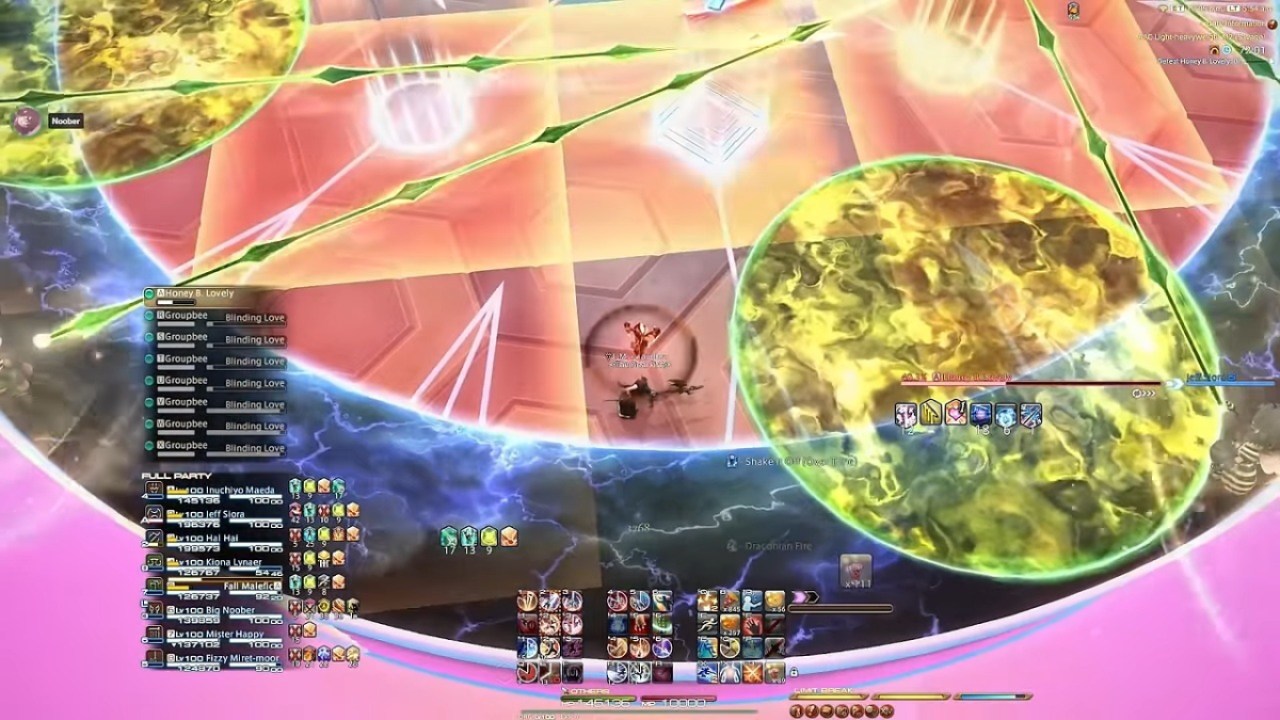Click the buff icon with 18 stacks near boss bar
1280x720 pixels.
tap(981, 412)
